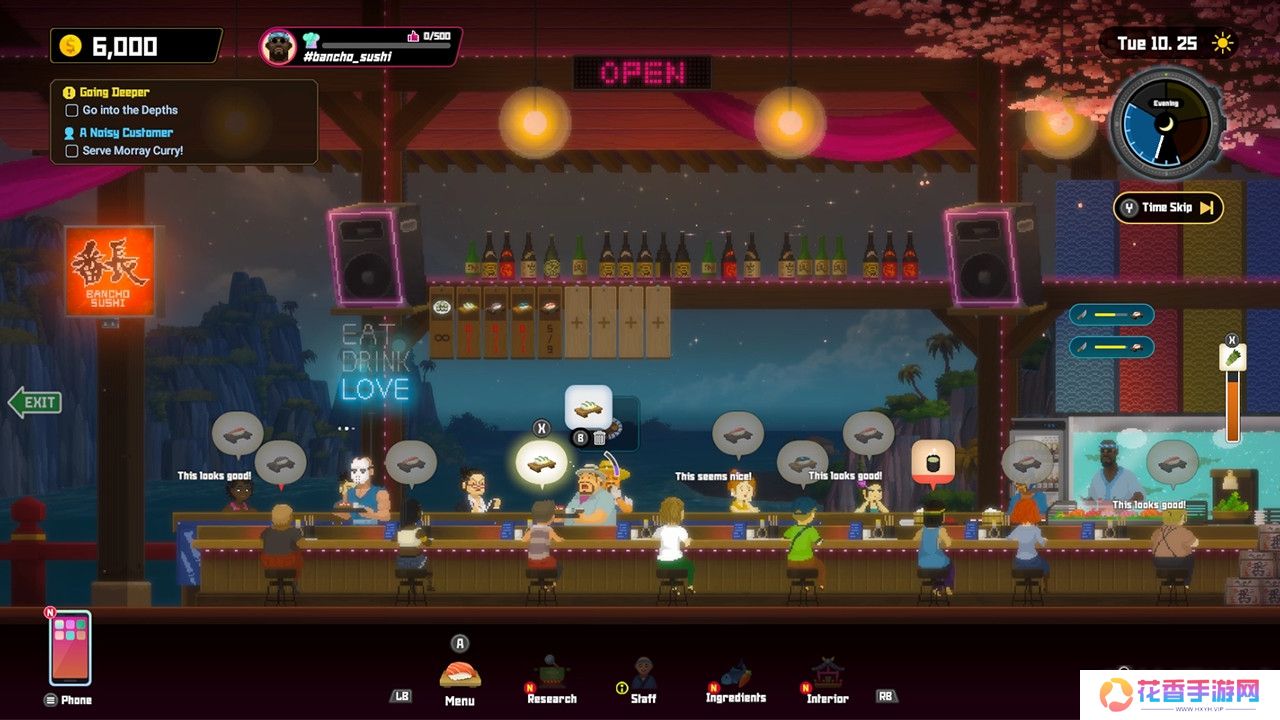Open the Phone from the bottom bar
The image size is (1280, 720).
tap(70, 648)
